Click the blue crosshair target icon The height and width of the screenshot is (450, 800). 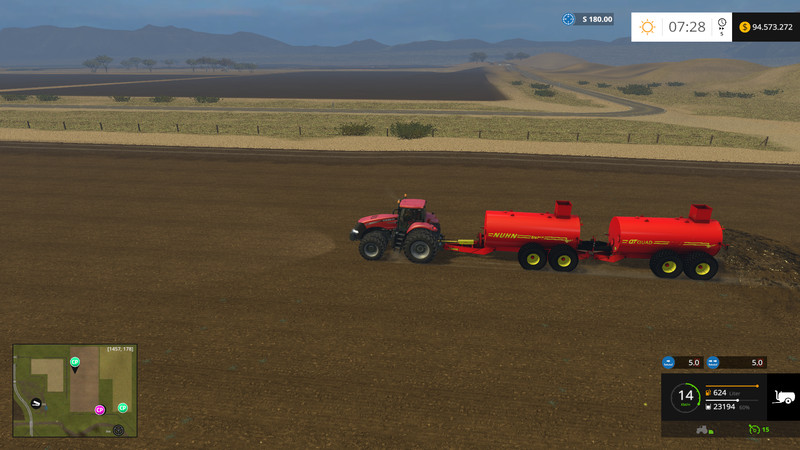click(569, 19)
